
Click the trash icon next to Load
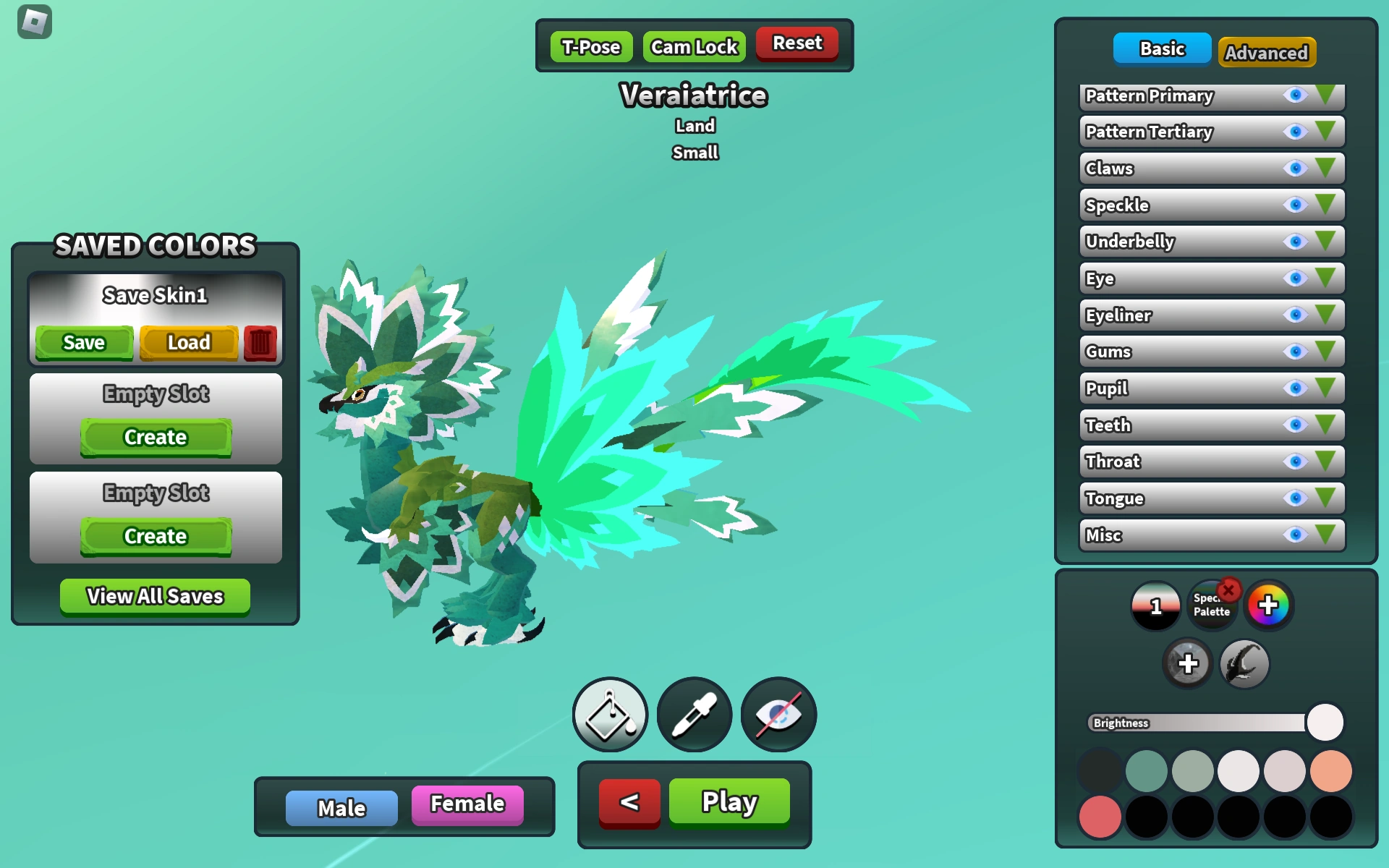pos(259,341)
